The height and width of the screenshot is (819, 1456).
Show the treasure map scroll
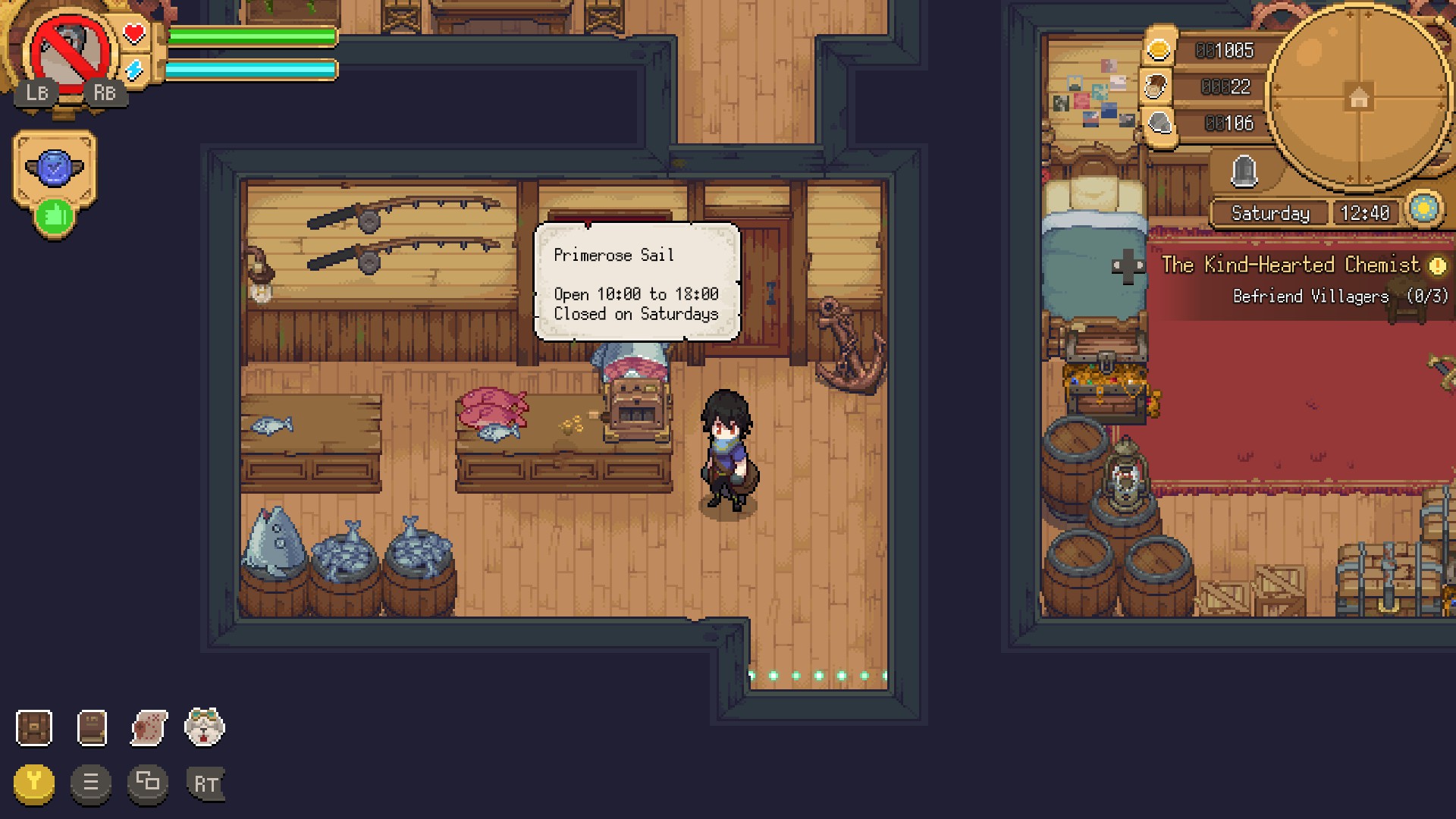coord(149,728)
